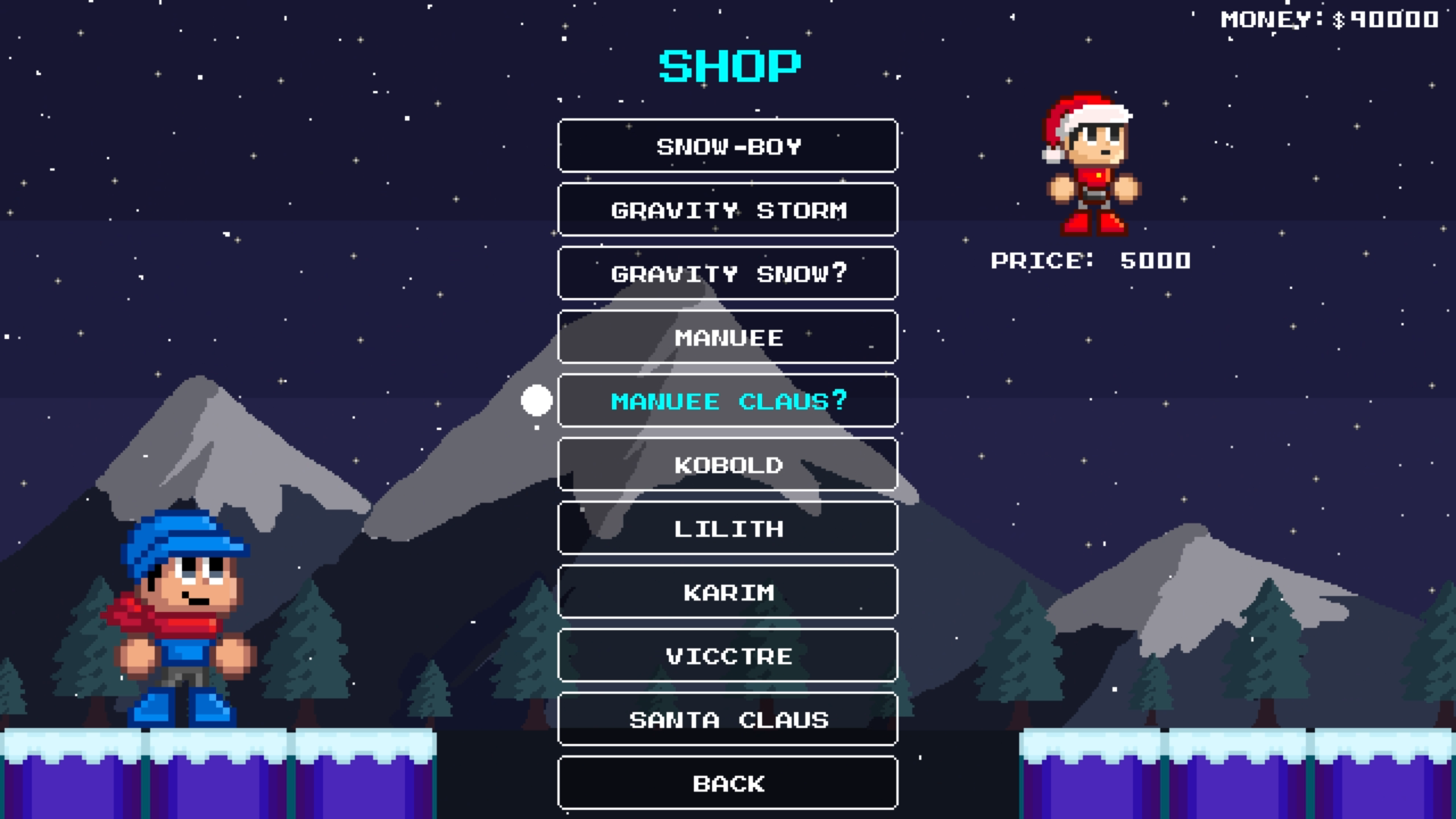Select the Manuee skin
Image resolution: width=1456 pixels, height=819 pixels.
tap(726, 337)
